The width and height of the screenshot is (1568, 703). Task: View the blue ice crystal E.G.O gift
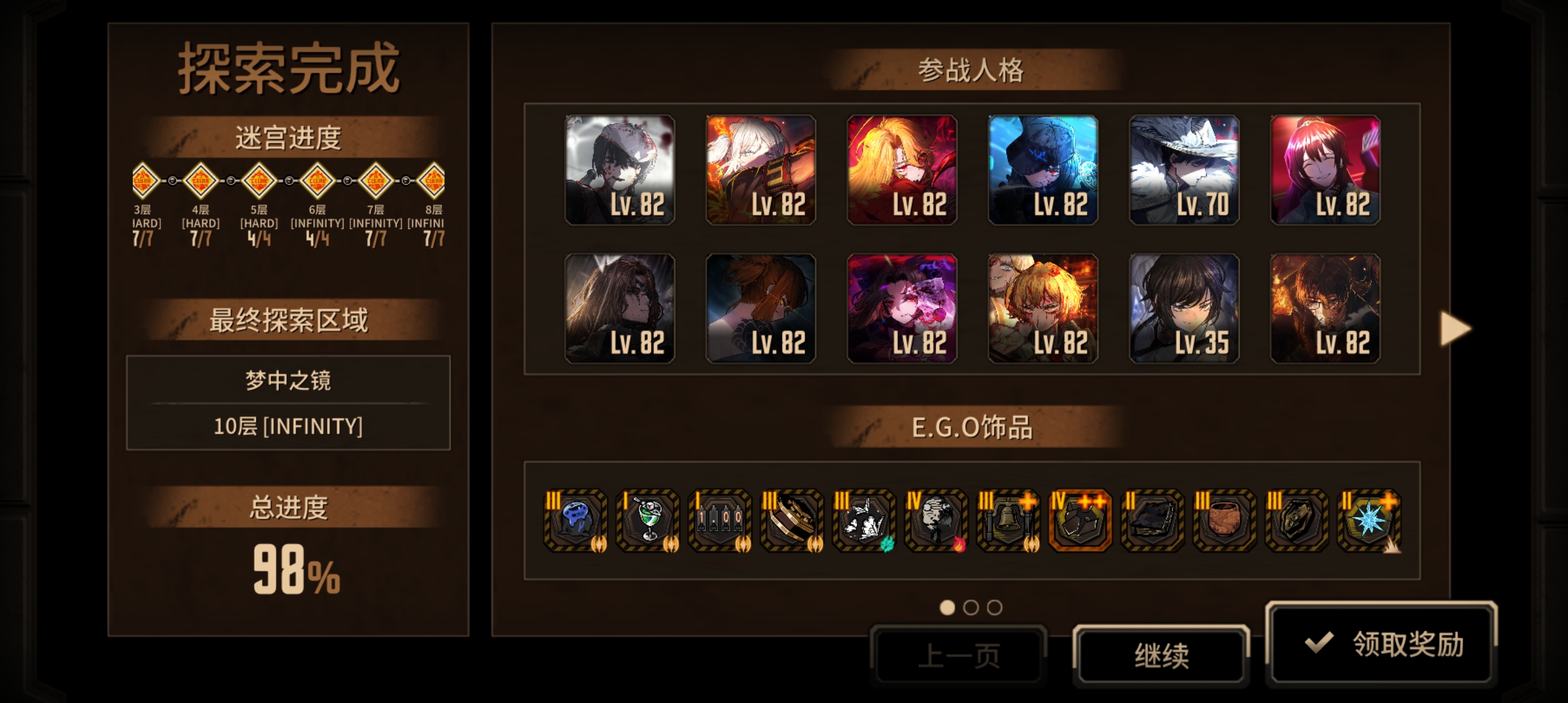(1368, 521)
